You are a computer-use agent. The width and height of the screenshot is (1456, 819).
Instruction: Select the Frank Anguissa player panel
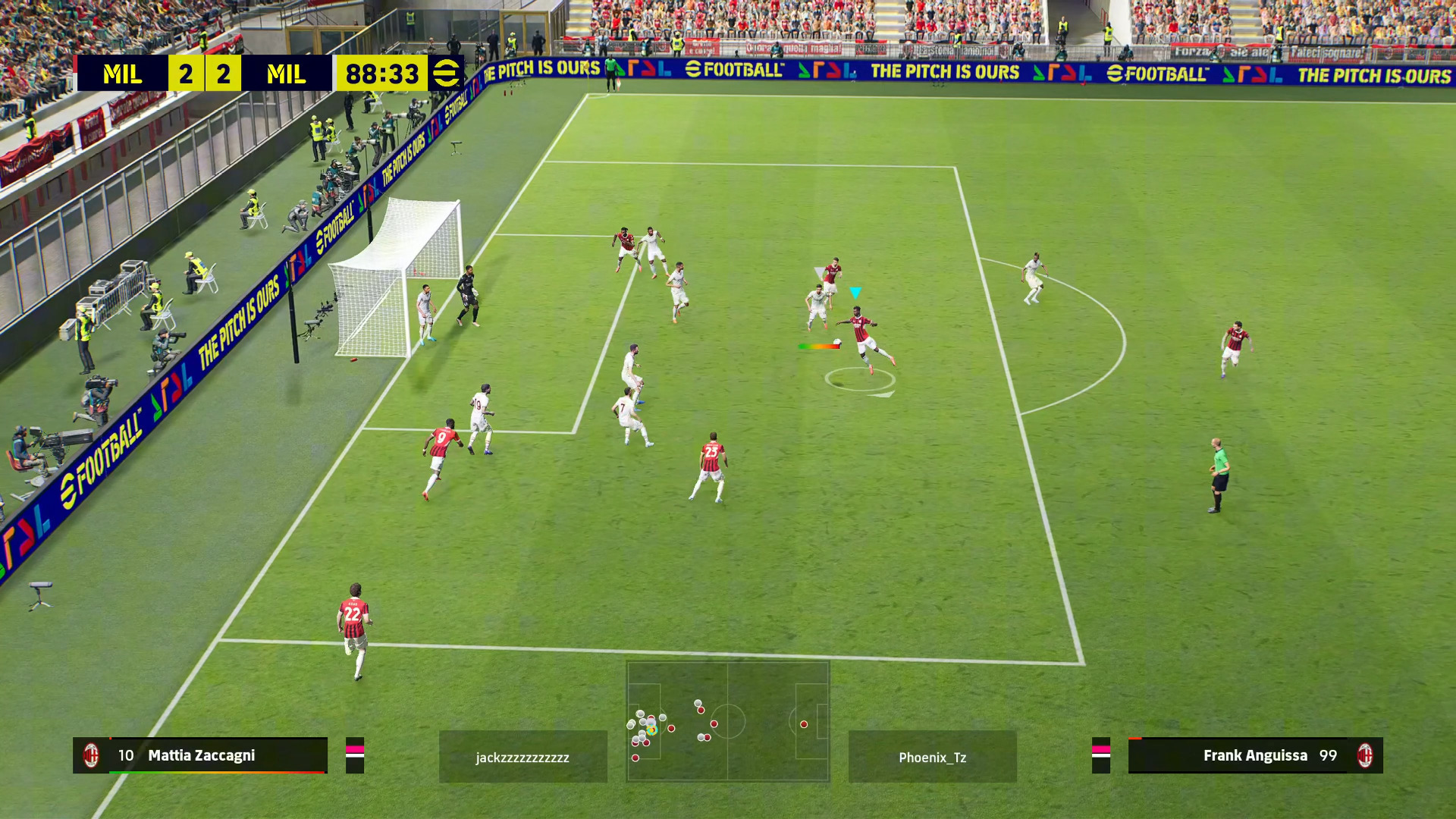click(x=1255, y=755)
